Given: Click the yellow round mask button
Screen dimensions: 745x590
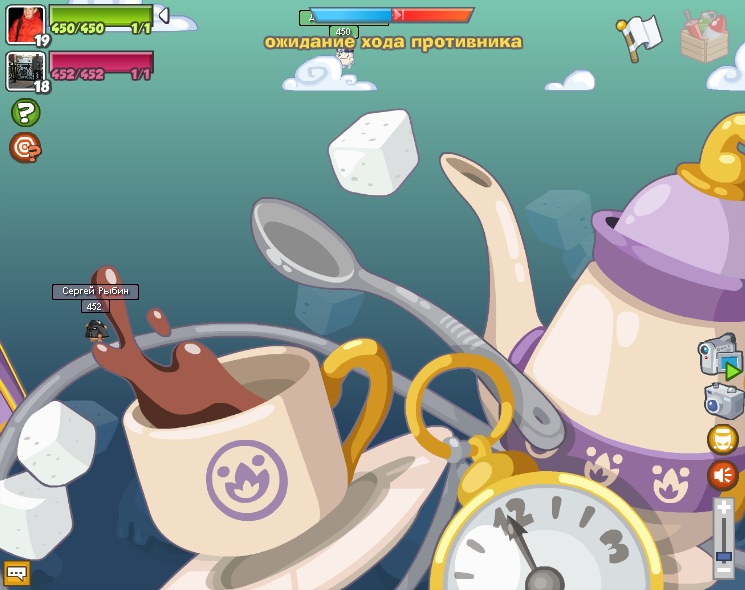Looking at the screenshot, I should (x=723, y=439).
